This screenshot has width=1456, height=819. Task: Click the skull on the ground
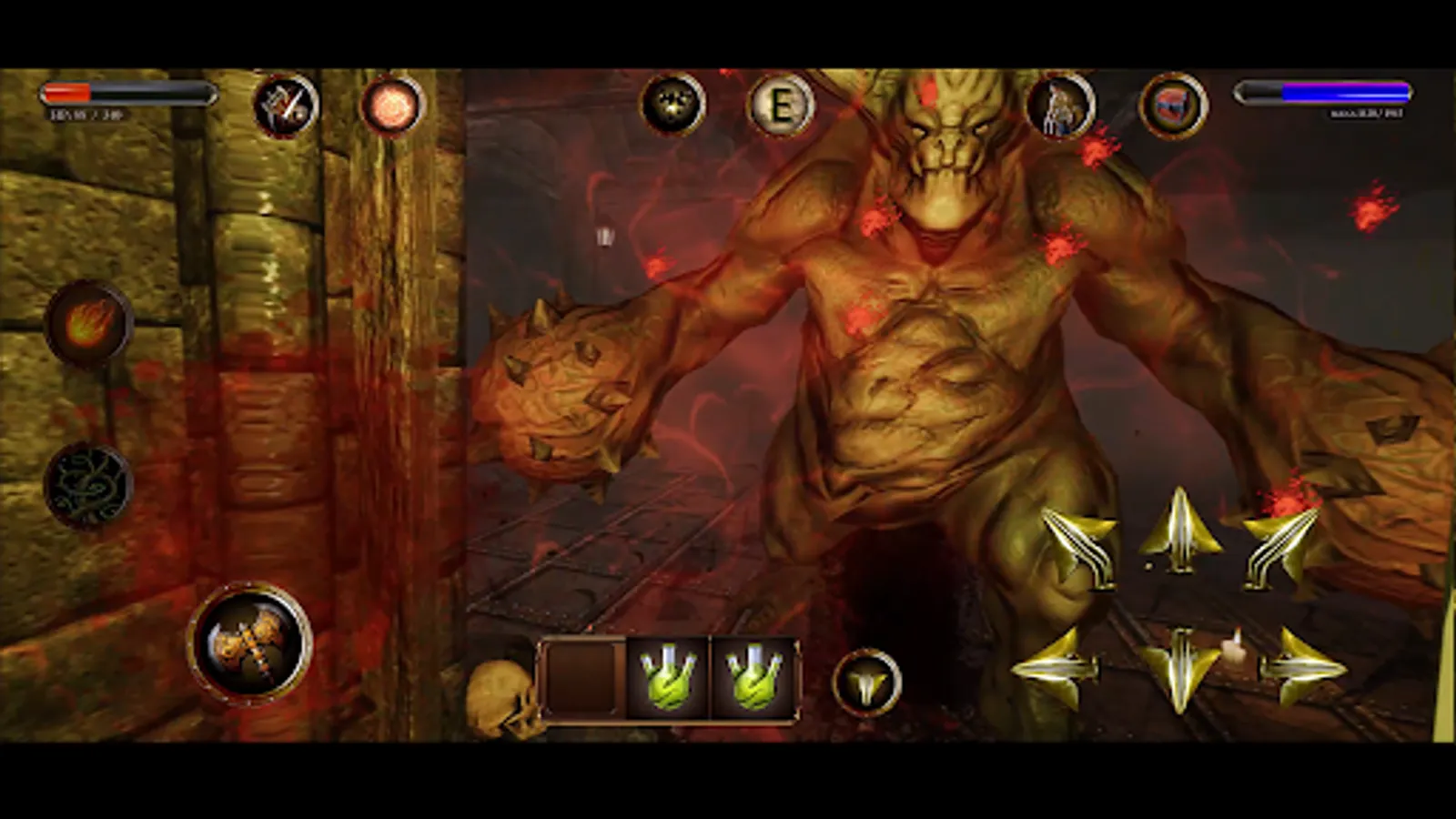502,703
